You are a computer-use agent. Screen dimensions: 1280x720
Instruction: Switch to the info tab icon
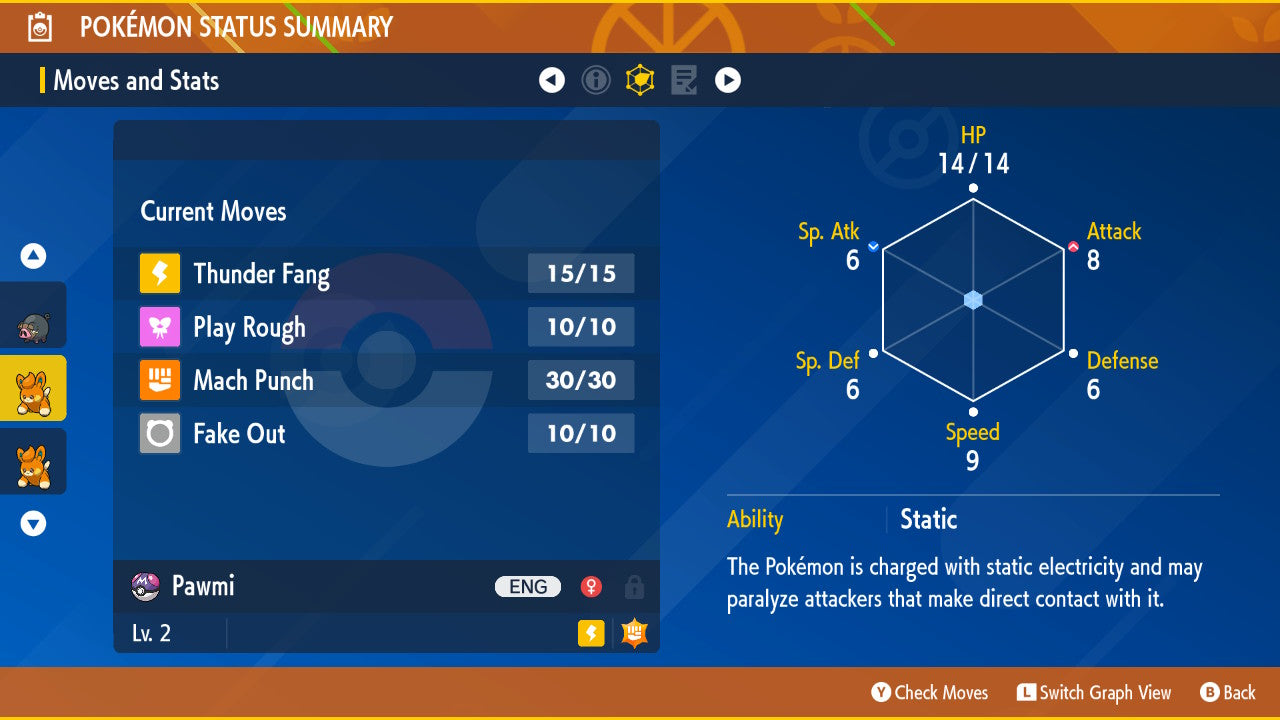coord(596,80)
